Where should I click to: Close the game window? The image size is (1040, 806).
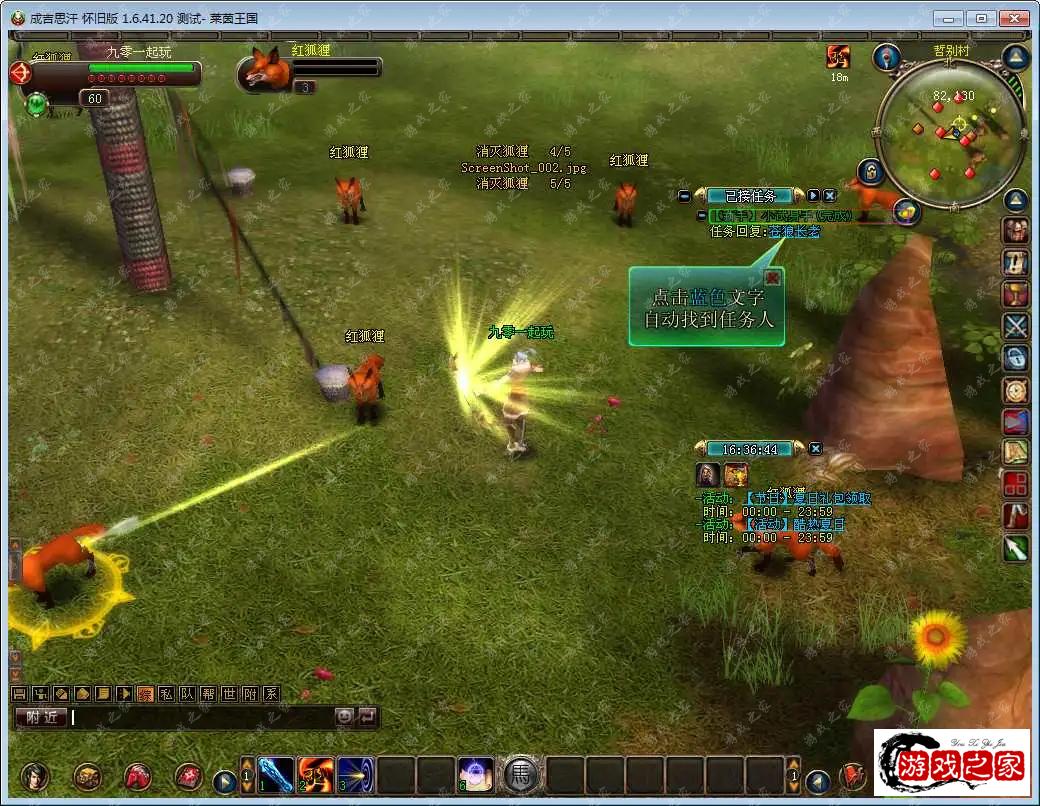point(1014,18)
